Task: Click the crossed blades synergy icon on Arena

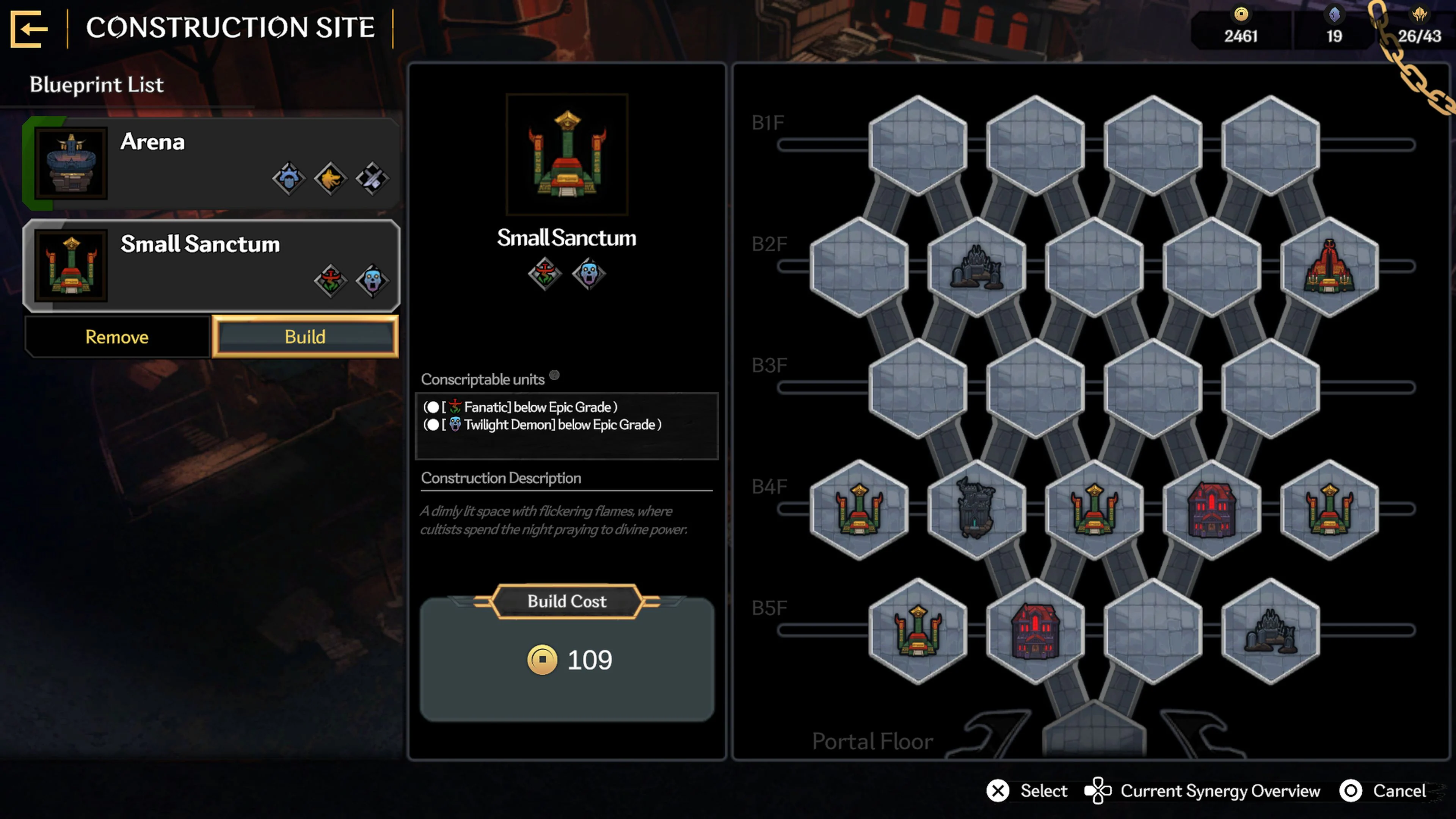Action: tap(372, 178)
